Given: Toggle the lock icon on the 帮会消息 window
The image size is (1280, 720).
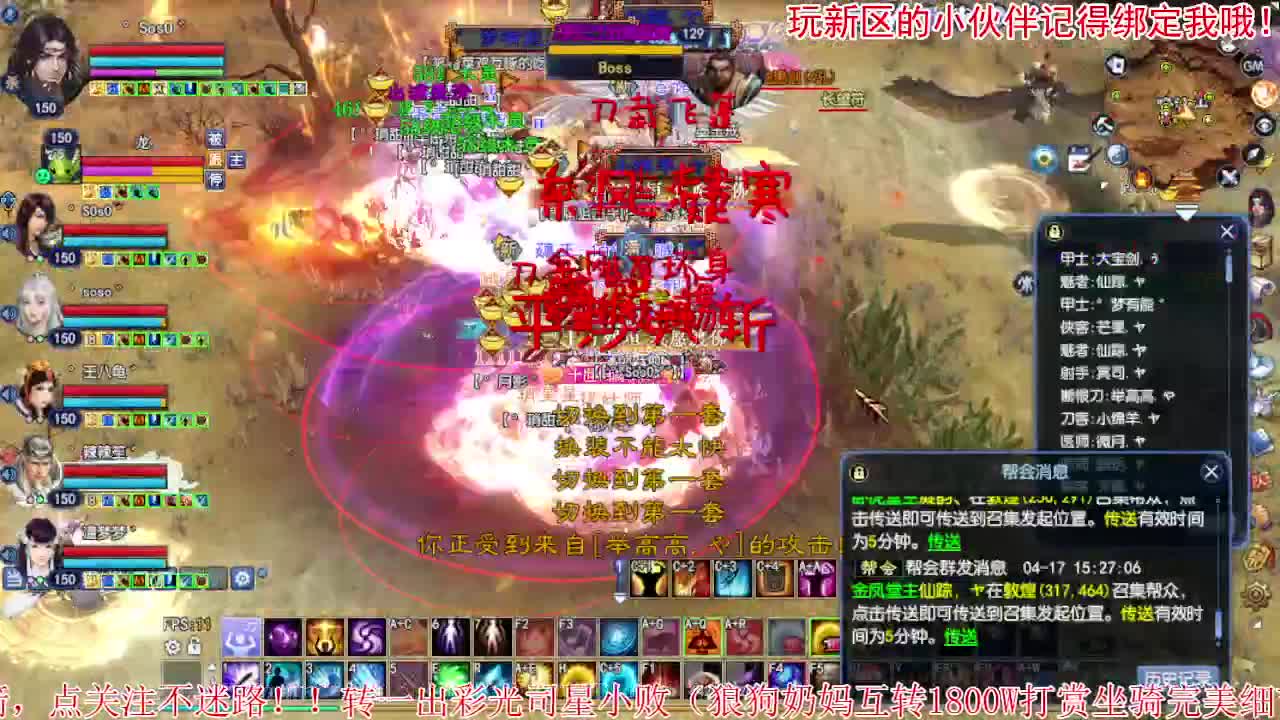Looking at the screenshot, I should click(x=858, y=472).
